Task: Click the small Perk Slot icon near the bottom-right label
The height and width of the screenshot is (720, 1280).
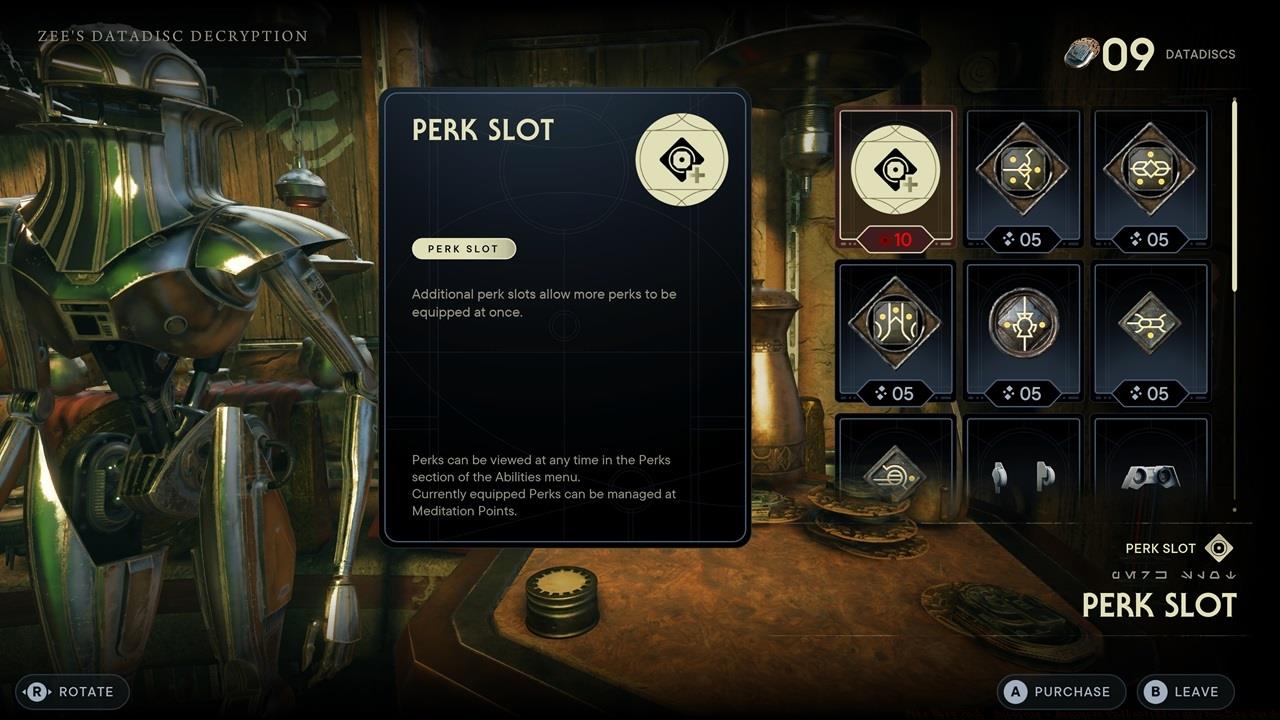Action: click(x=1216, y=547)
